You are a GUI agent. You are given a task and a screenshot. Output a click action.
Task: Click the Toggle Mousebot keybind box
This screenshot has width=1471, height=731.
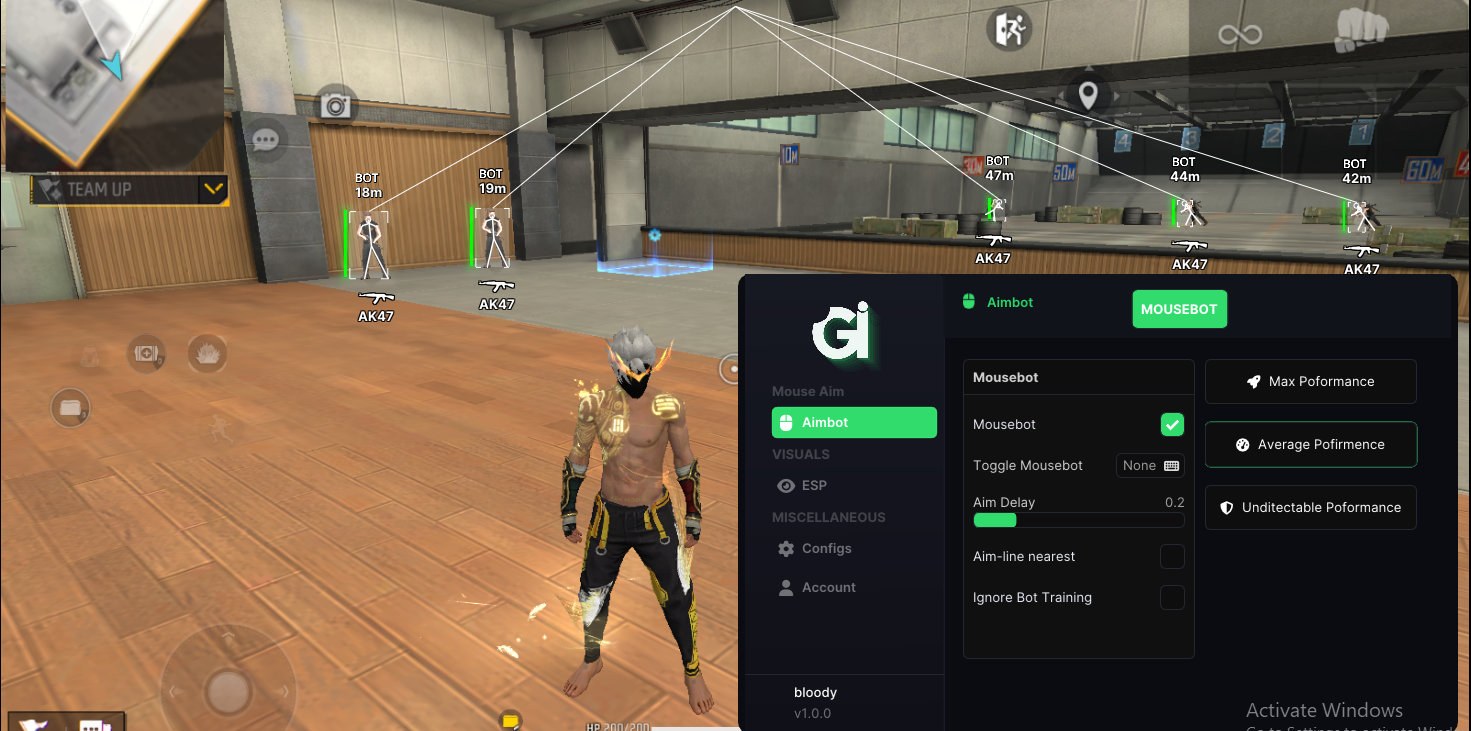click(x=1150, y=466)
